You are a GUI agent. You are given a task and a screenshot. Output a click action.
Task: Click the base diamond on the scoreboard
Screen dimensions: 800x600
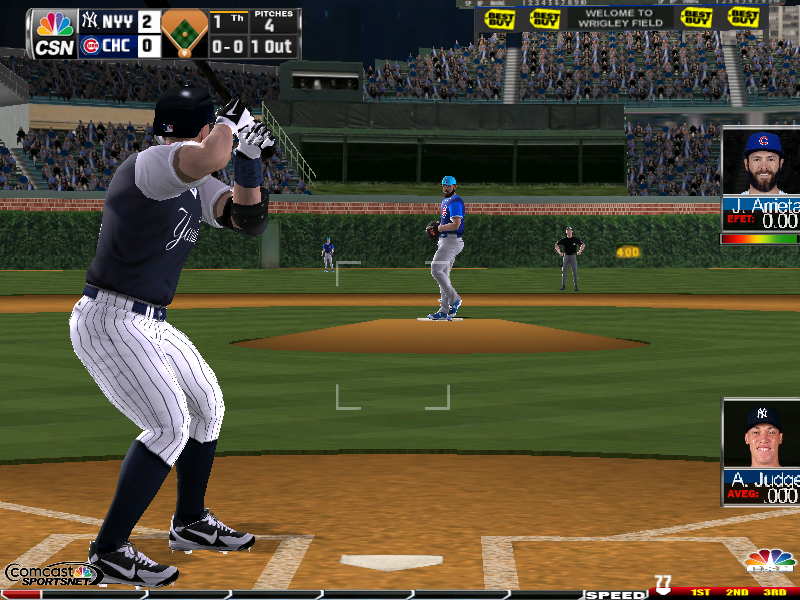point(184,34)
